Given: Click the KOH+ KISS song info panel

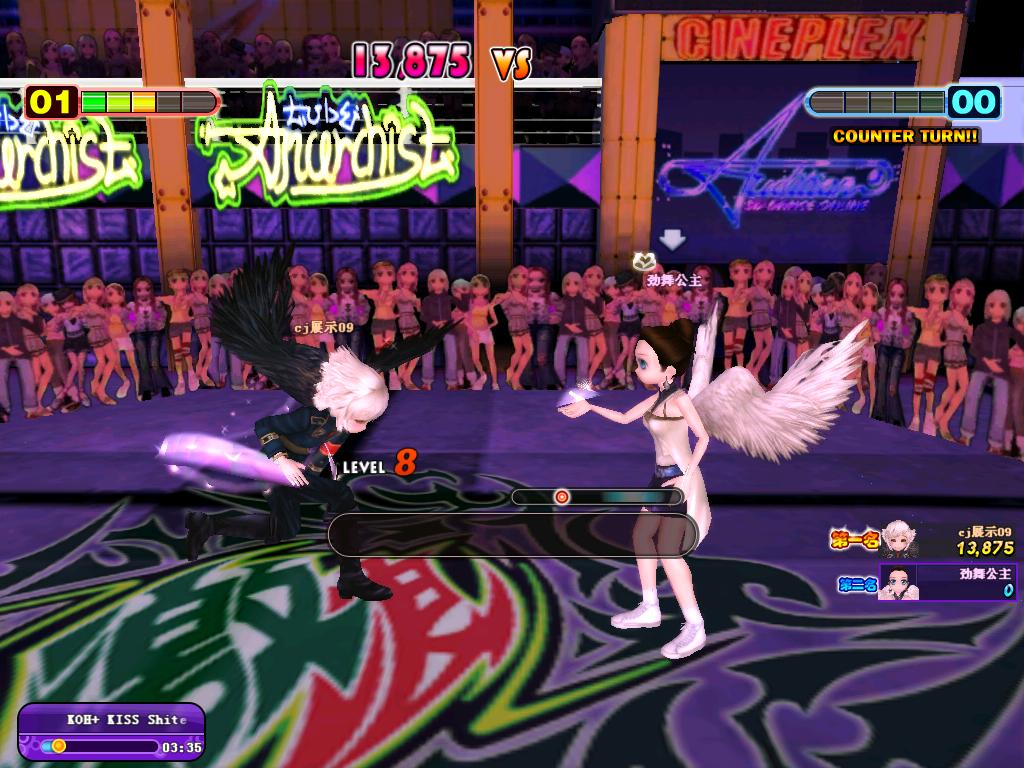Looking at the screenshot, I should tap(111, 732).
